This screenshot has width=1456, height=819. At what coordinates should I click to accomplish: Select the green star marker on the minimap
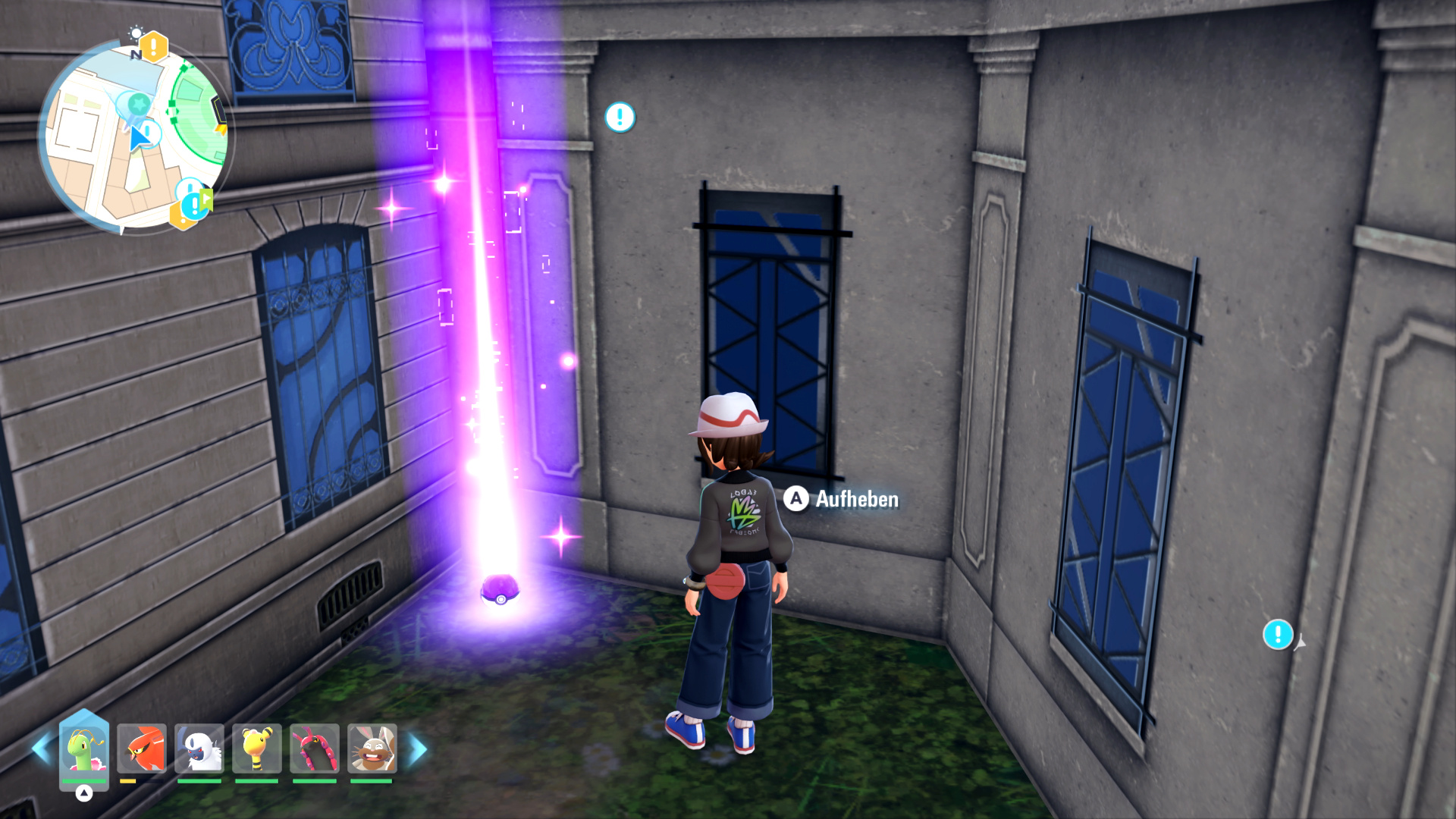coord(139,102)
